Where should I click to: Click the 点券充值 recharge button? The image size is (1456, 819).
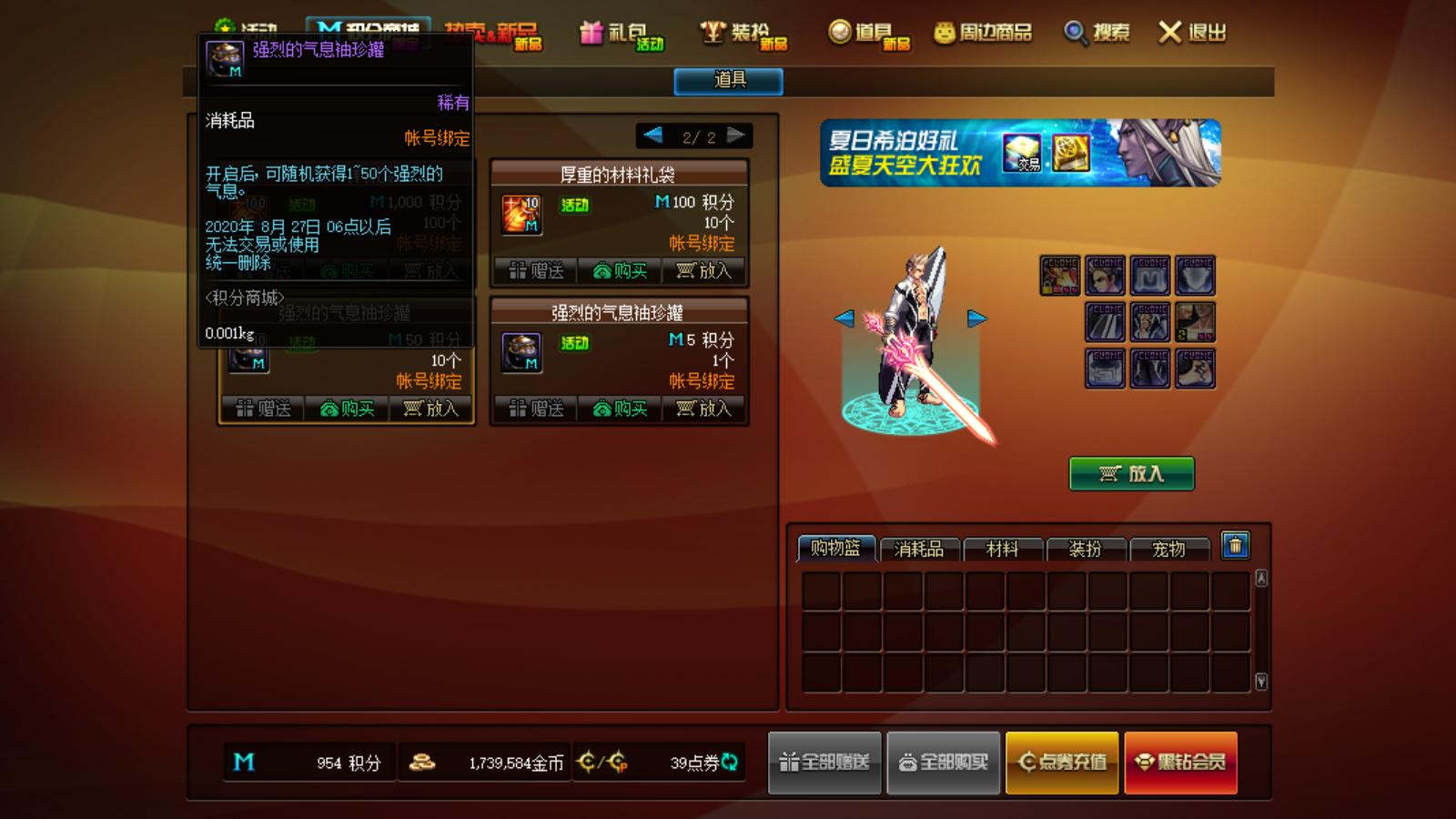coord(1061,763)
